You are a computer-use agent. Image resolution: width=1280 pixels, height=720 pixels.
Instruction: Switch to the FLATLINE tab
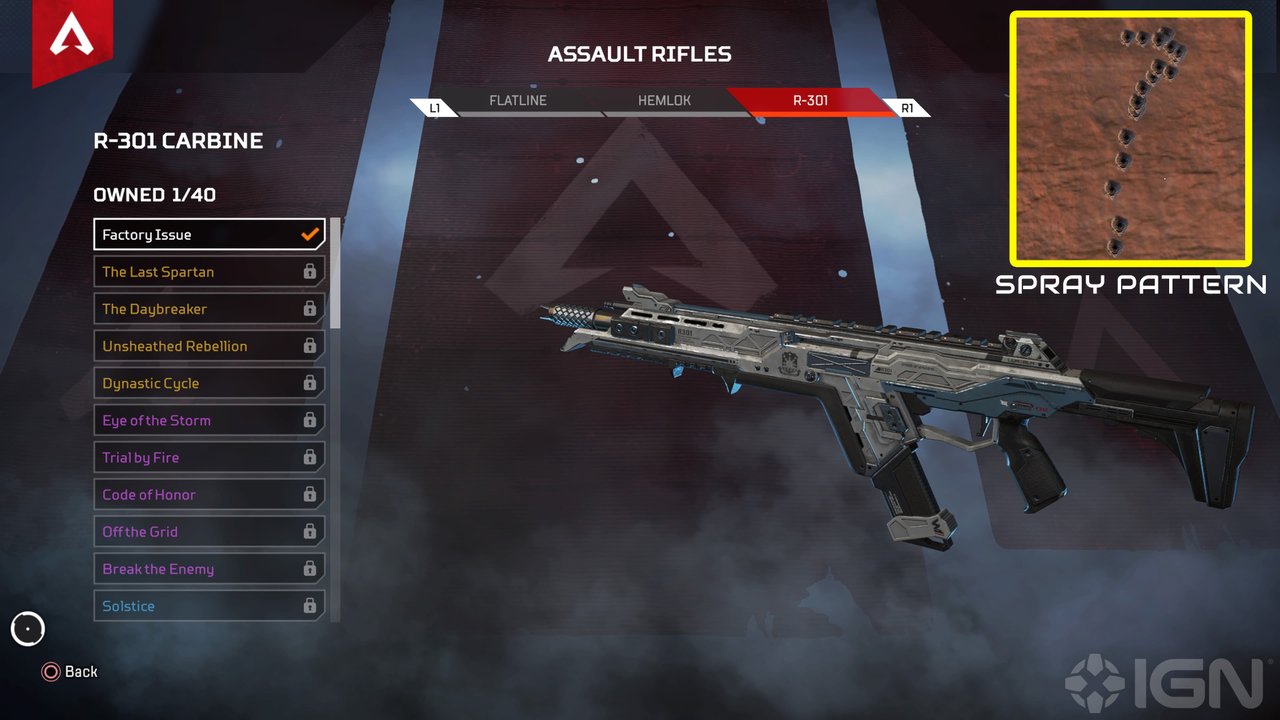517,100
